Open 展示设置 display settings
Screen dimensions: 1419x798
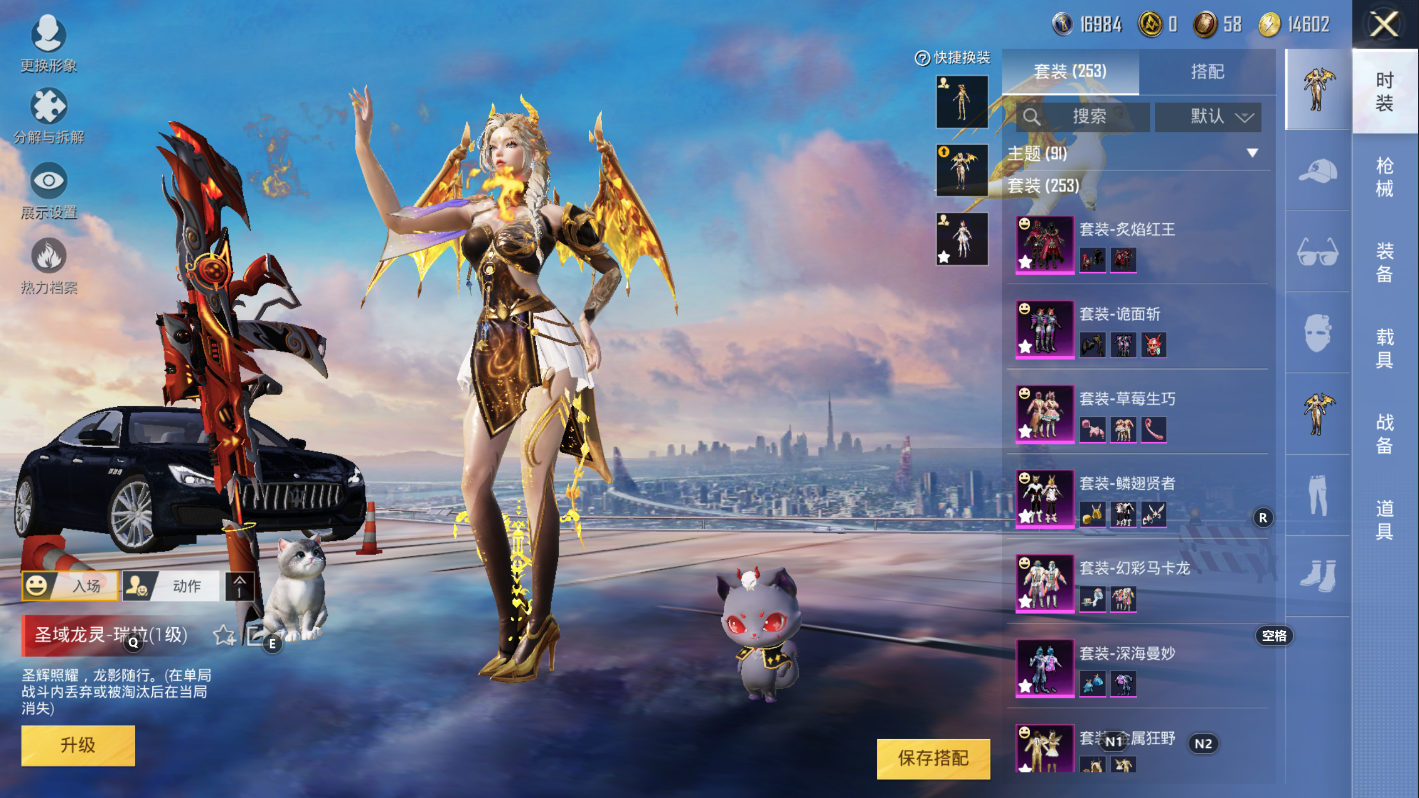tap(48, 189)
